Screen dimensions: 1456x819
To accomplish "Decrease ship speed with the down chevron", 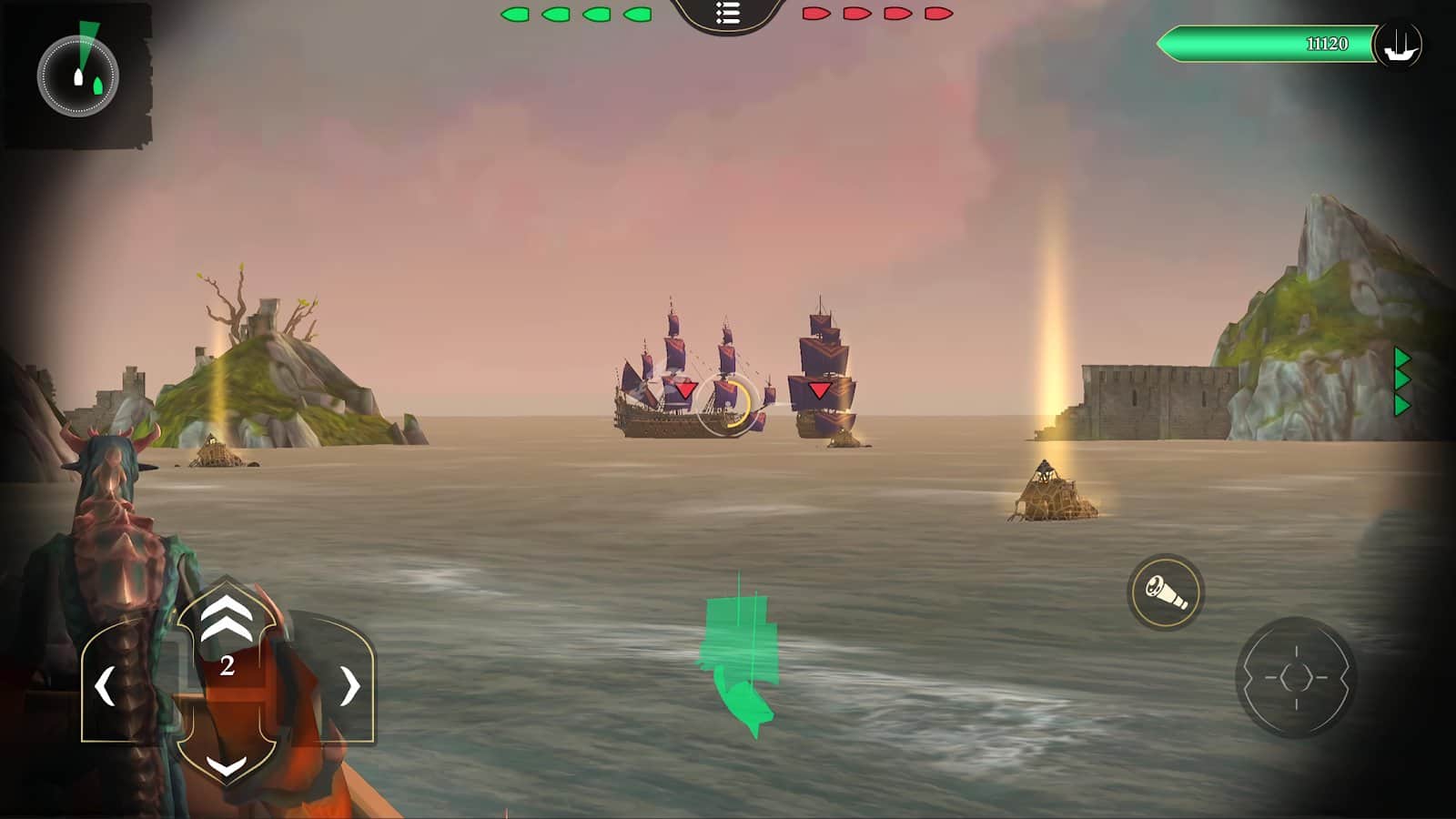I will coord(226,766).
